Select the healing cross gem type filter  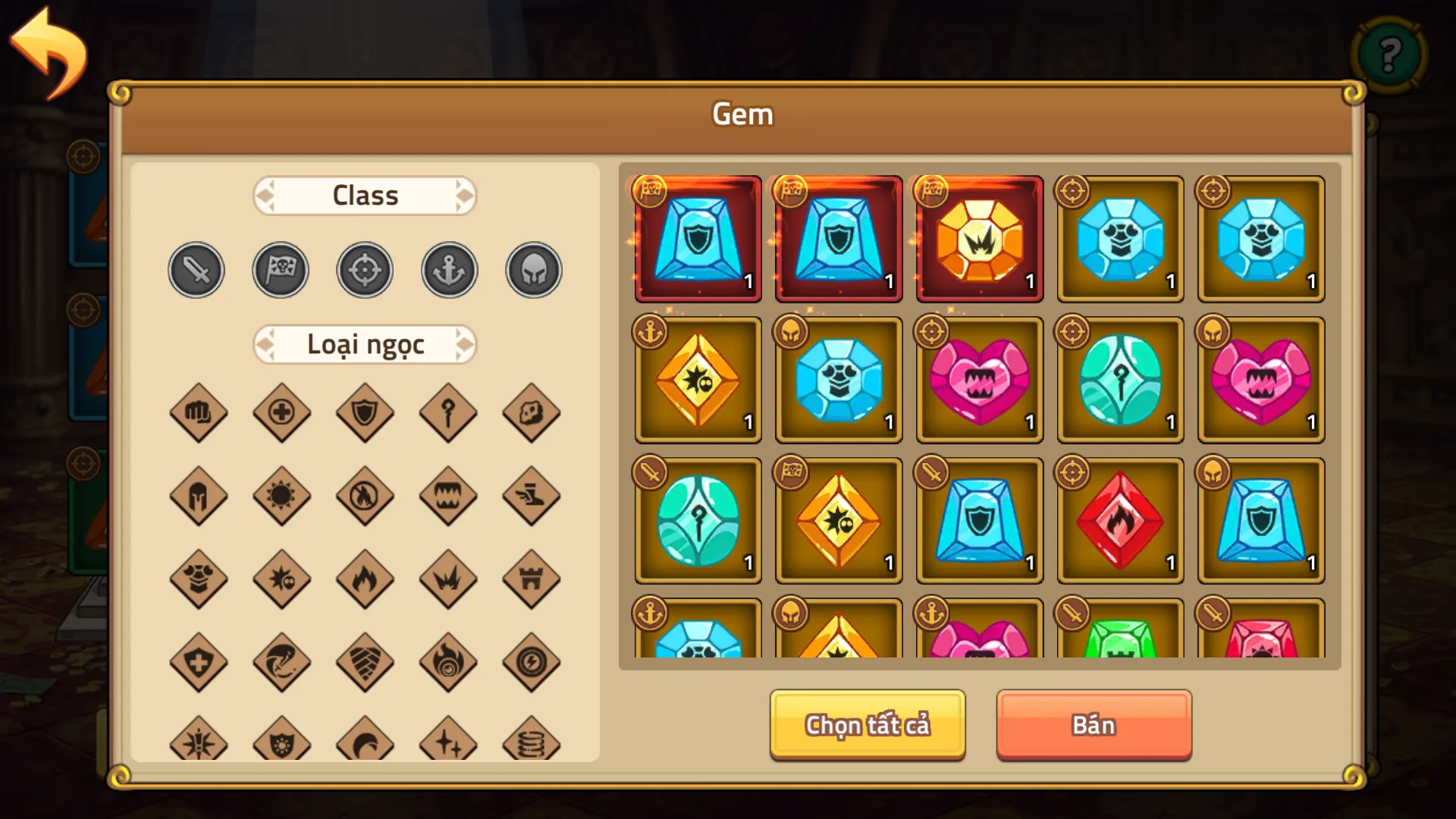tap(281, 413)
